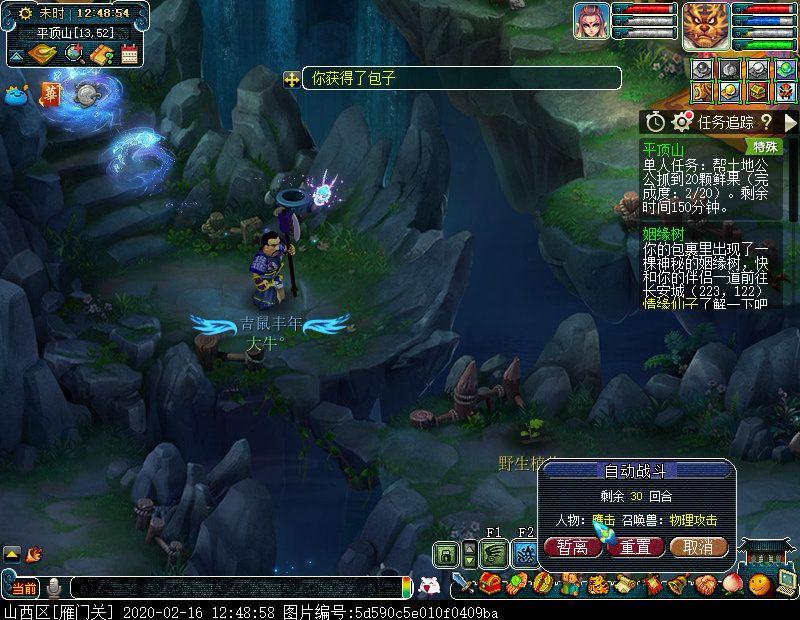
Task: Click the quest tracker help question mark
Action: 766,122
